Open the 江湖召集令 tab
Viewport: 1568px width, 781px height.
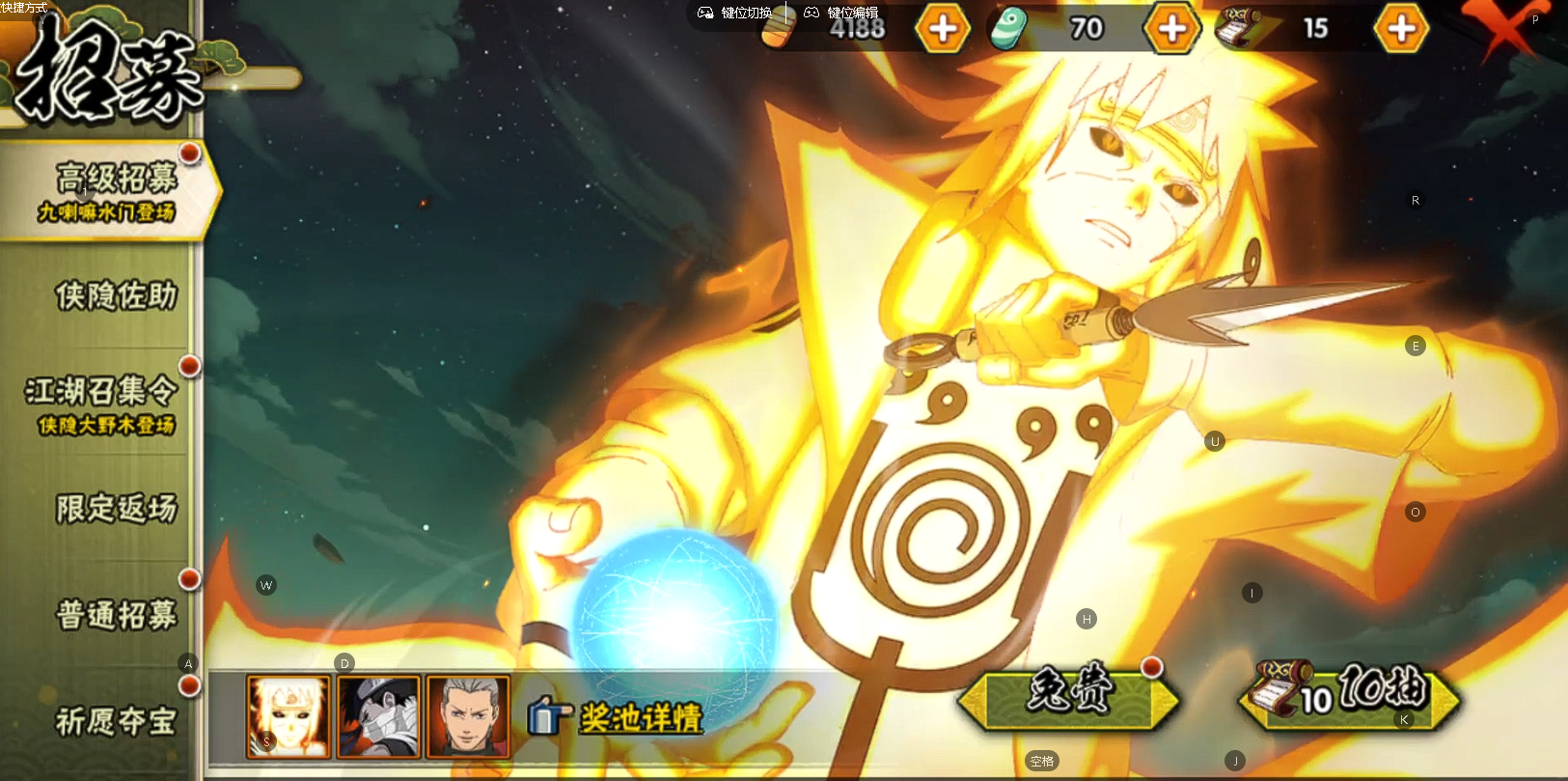[x=102, y=403]
